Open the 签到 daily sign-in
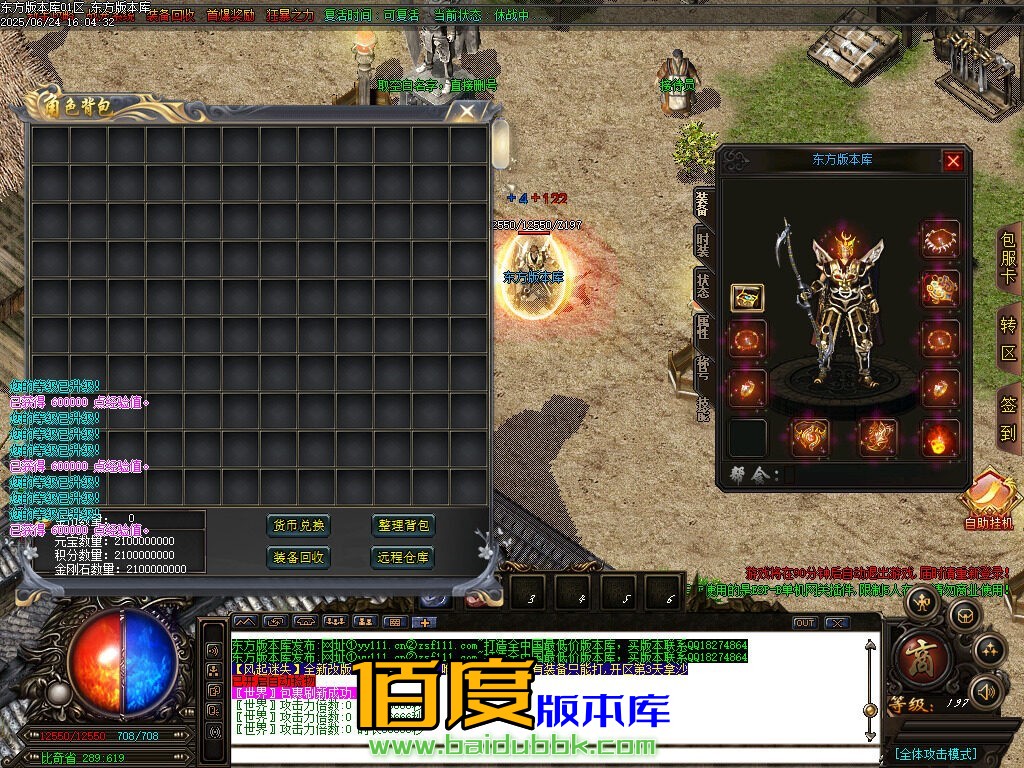Screen dimensions: 1024x768 [x=1008, y=418]
